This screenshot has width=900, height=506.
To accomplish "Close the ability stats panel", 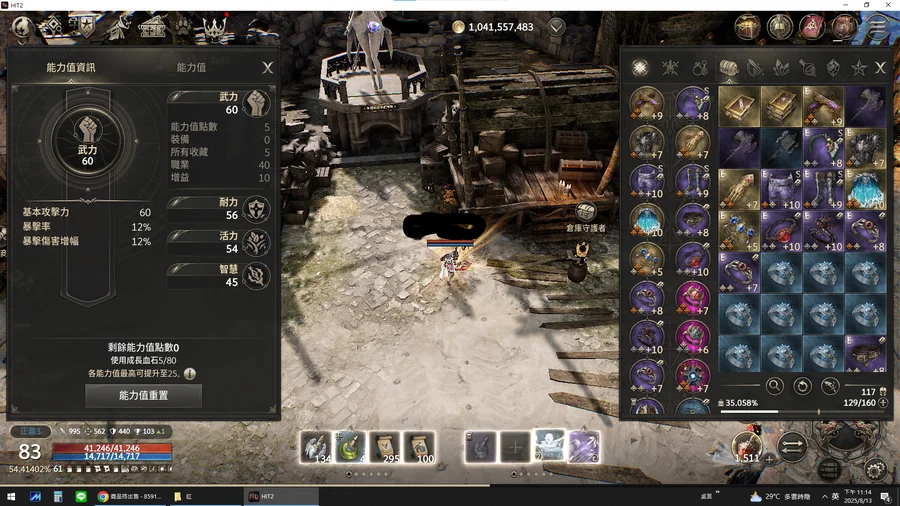I will click(267, 68).
